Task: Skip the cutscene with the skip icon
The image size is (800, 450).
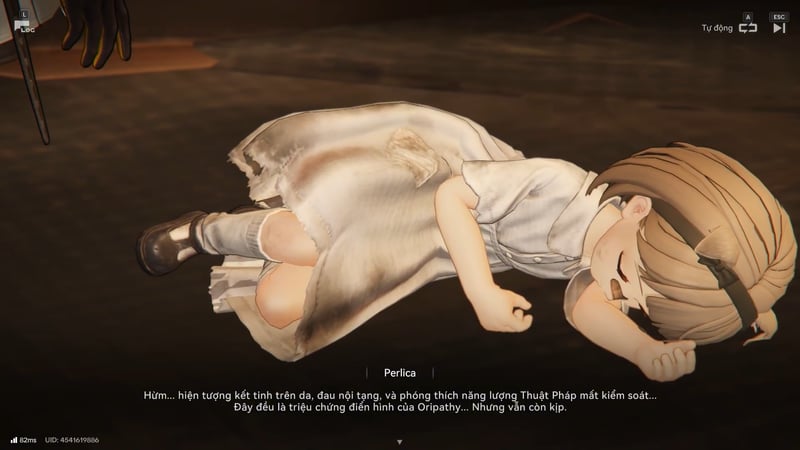Action: click(x=779, y=28)
